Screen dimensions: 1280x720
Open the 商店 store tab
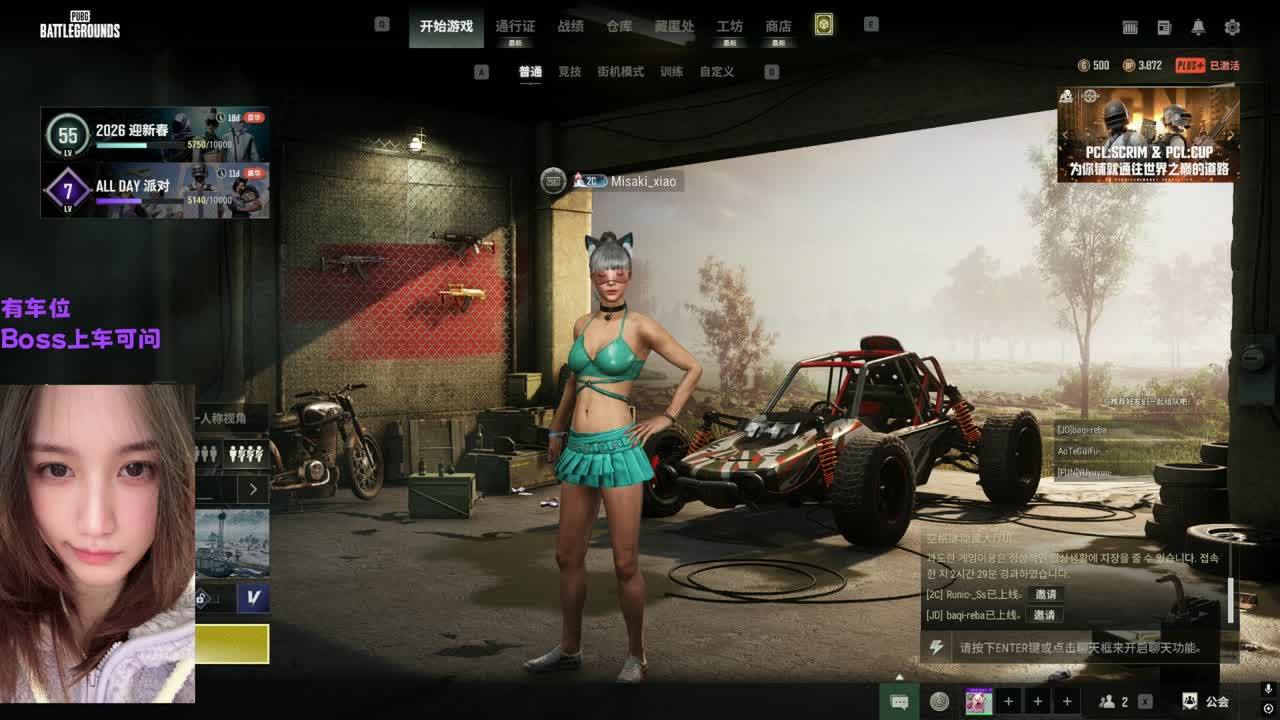coord(778,26)
